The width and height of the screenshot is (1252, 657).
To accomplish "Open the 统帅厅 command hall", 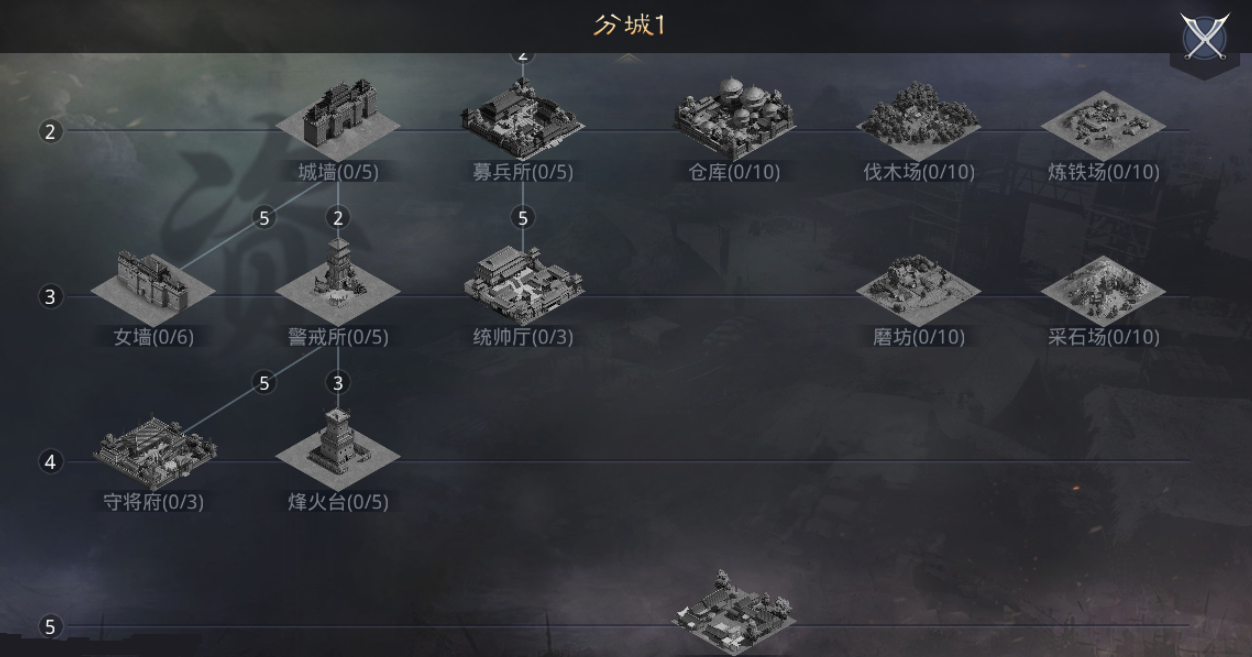I will (x=523, y=284).
